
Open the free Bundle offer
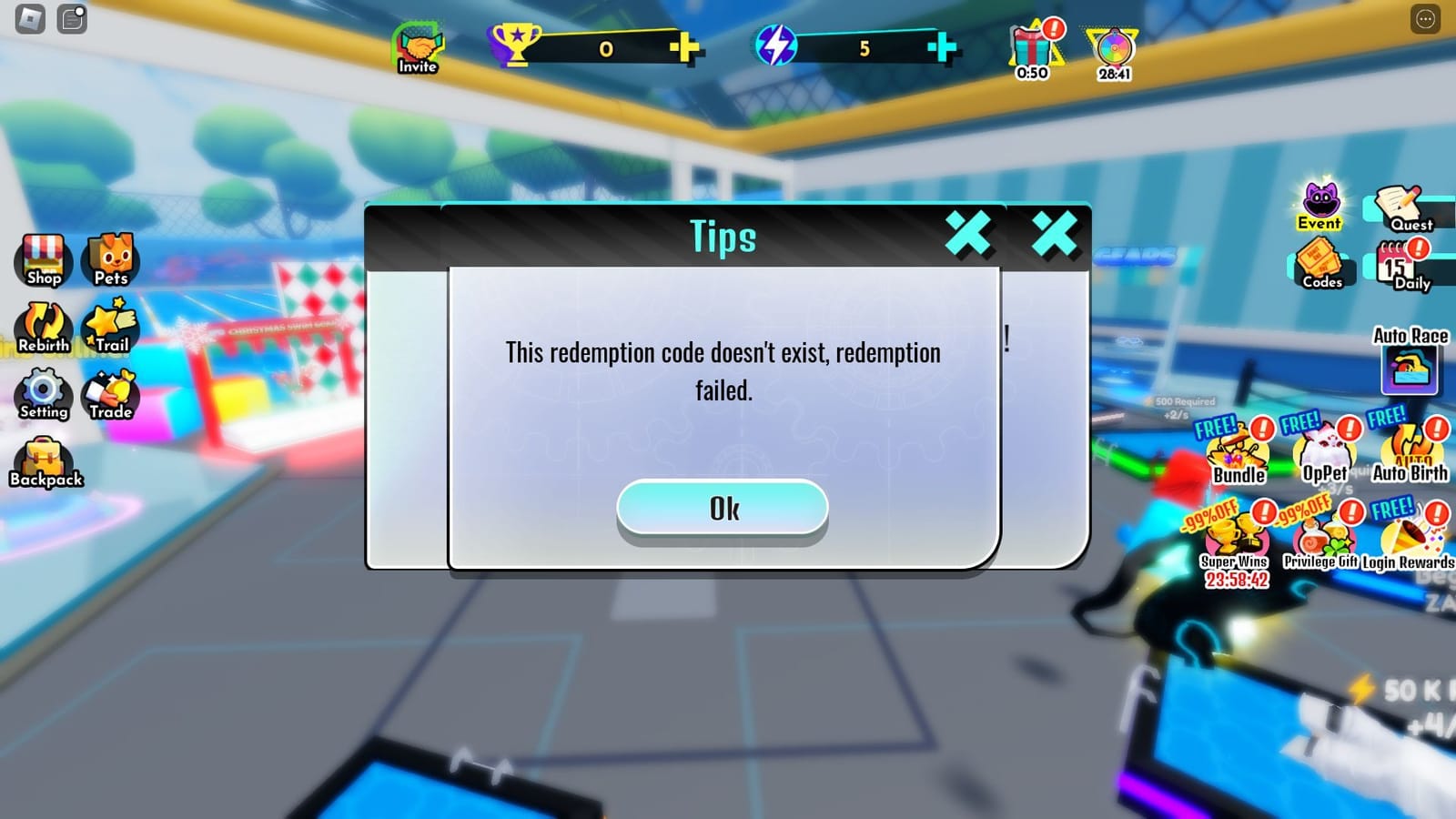pos(1238,450)
